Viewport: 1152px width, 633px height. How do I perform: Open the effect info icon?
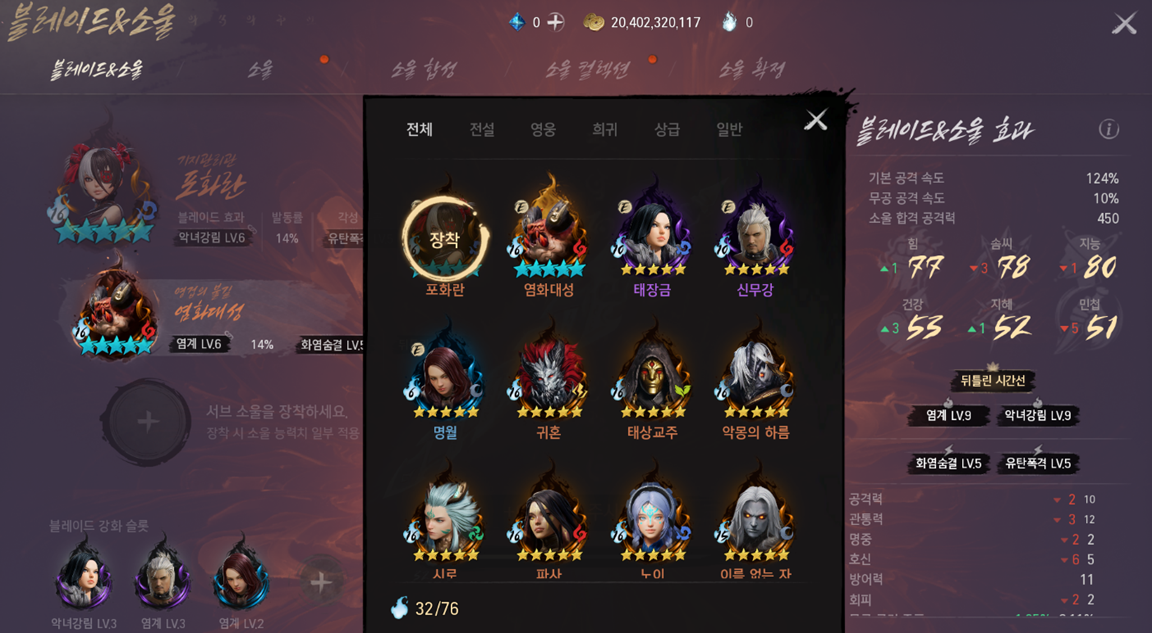[x=1108, y=129]
